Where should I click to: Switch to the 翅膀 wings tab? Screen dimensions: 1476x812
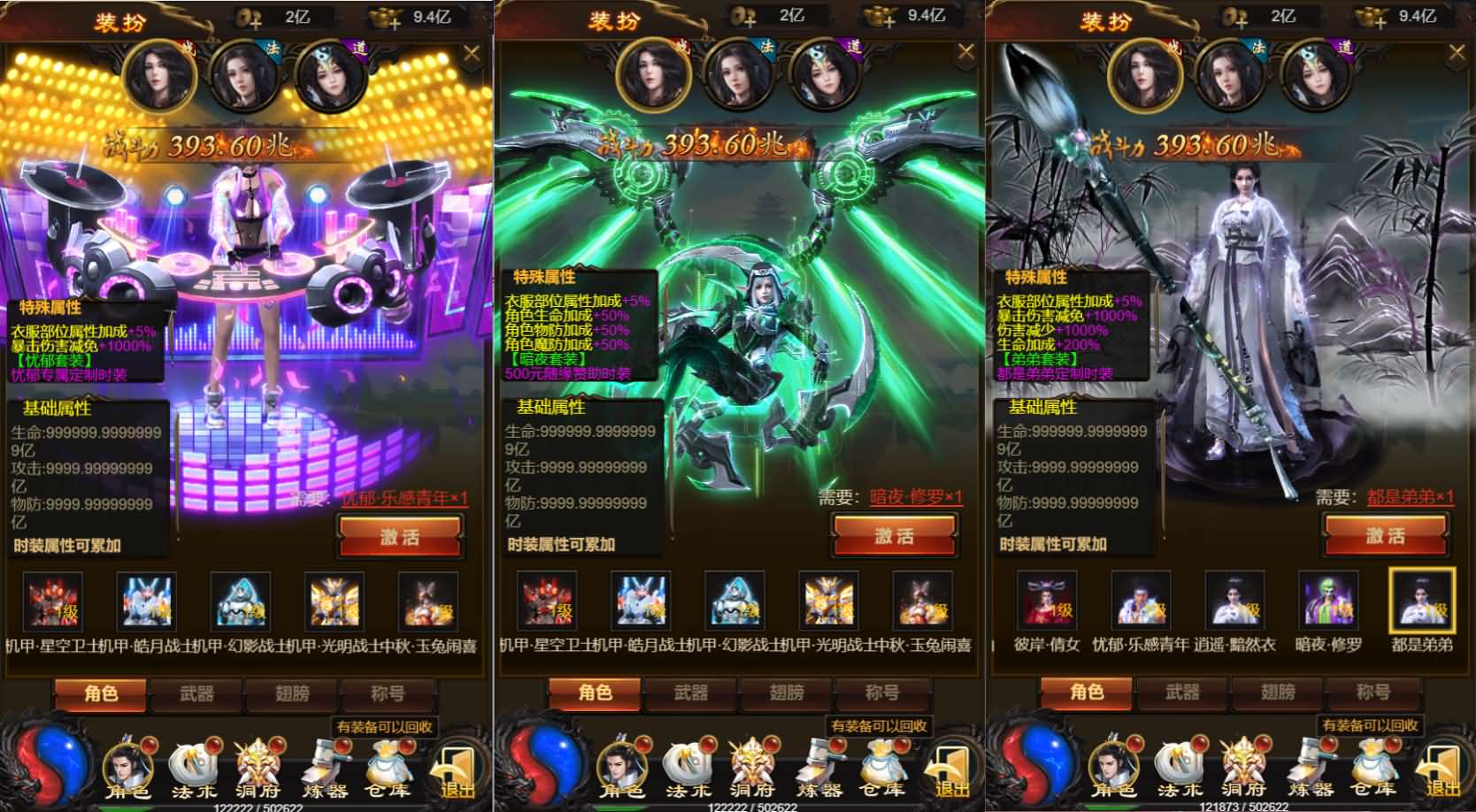(1279, 694)
